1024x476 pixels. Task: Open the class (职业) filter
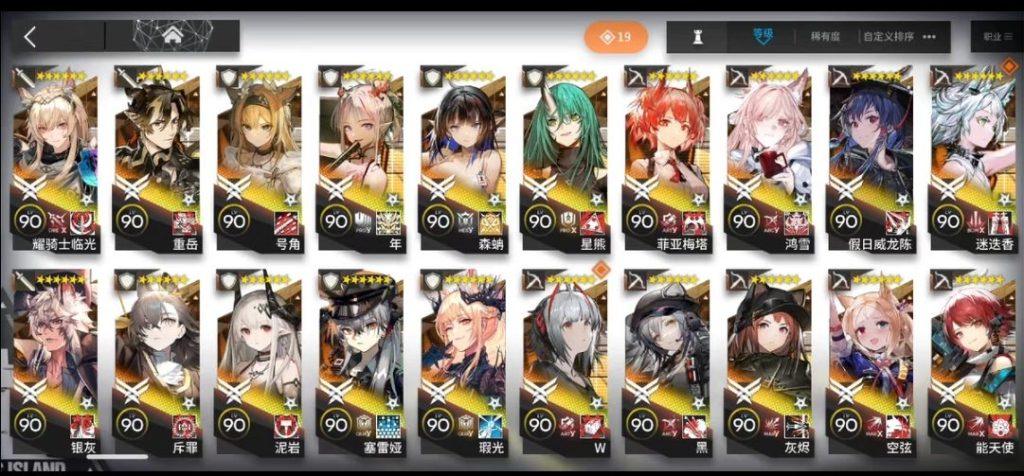click(x=994, y=37)
